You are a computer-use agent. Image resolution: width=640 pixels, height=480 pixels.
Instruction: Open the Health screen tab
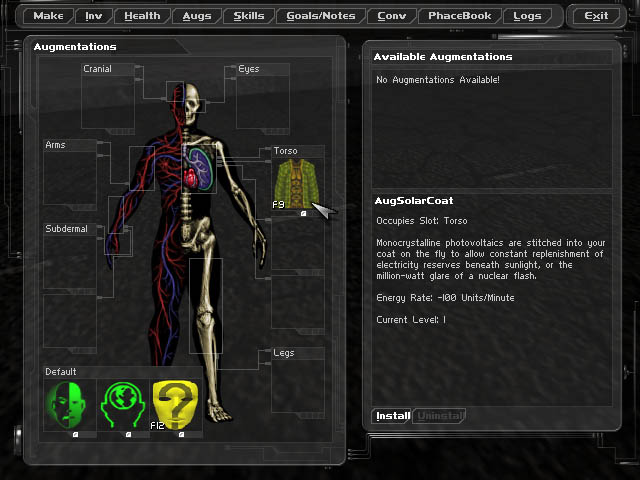tap(142, 16)
